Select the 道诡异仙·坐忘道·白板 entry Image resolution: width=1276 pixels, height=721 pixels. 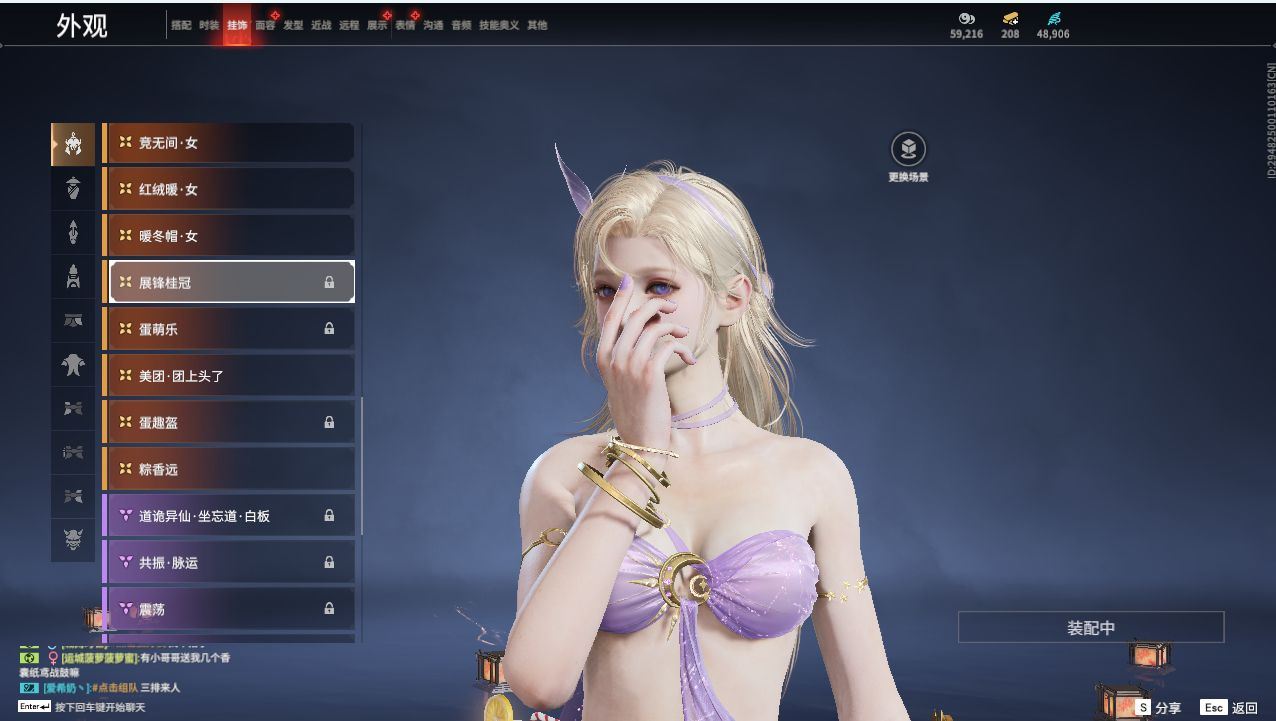(x=229, y=516)
